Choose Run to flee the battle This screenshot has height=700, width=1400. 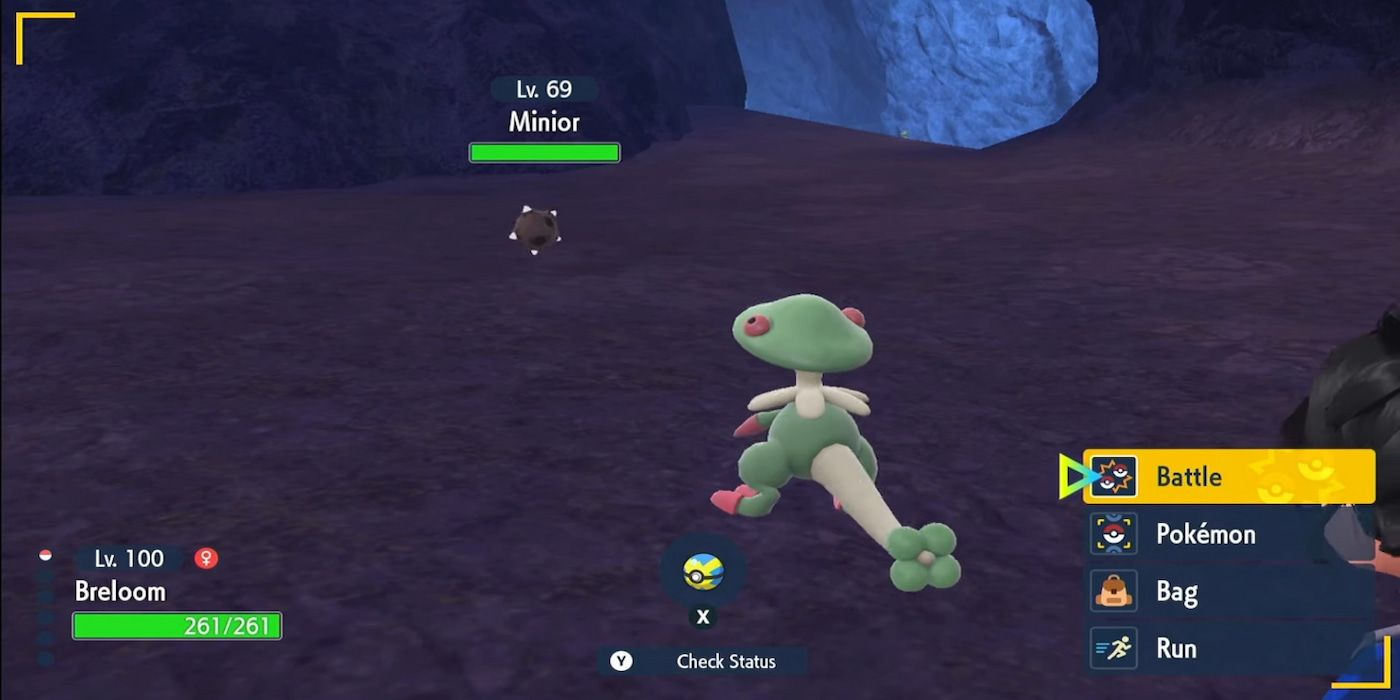pyautogui.click(x=1228, y=649)
